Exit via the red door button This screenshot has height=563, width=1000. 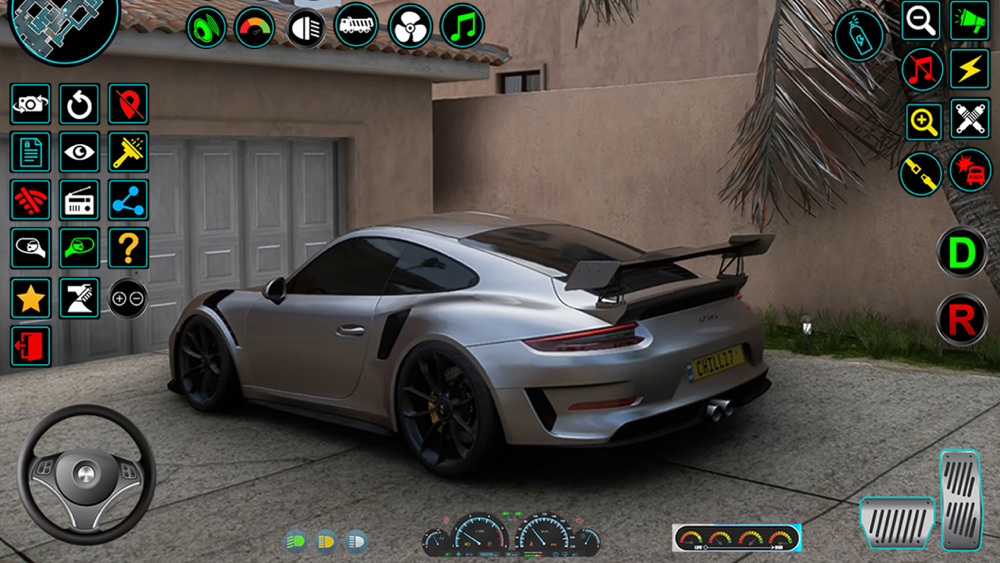click(31, 346)
